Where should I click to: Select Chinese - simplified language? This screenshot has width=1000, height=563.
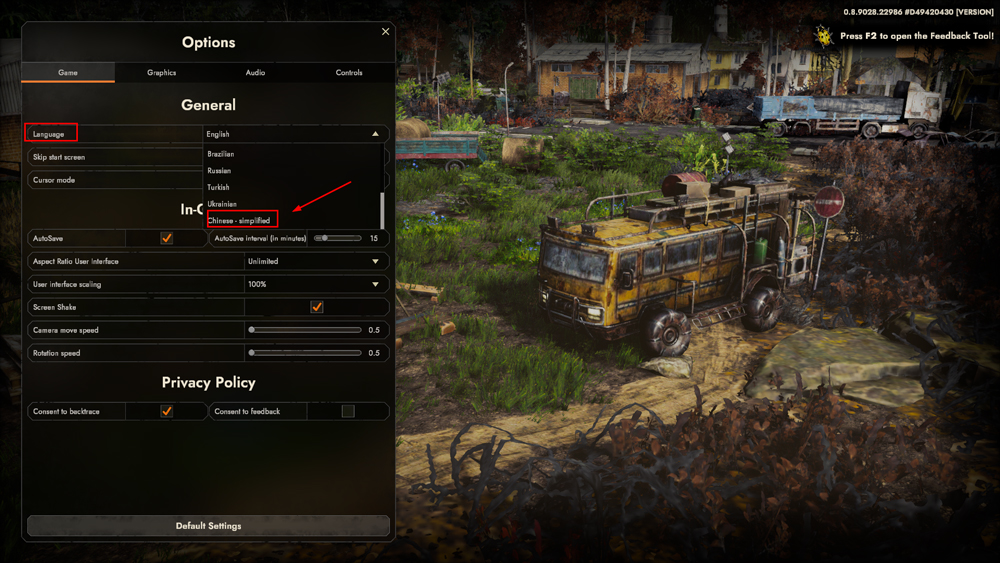(239, 220)
